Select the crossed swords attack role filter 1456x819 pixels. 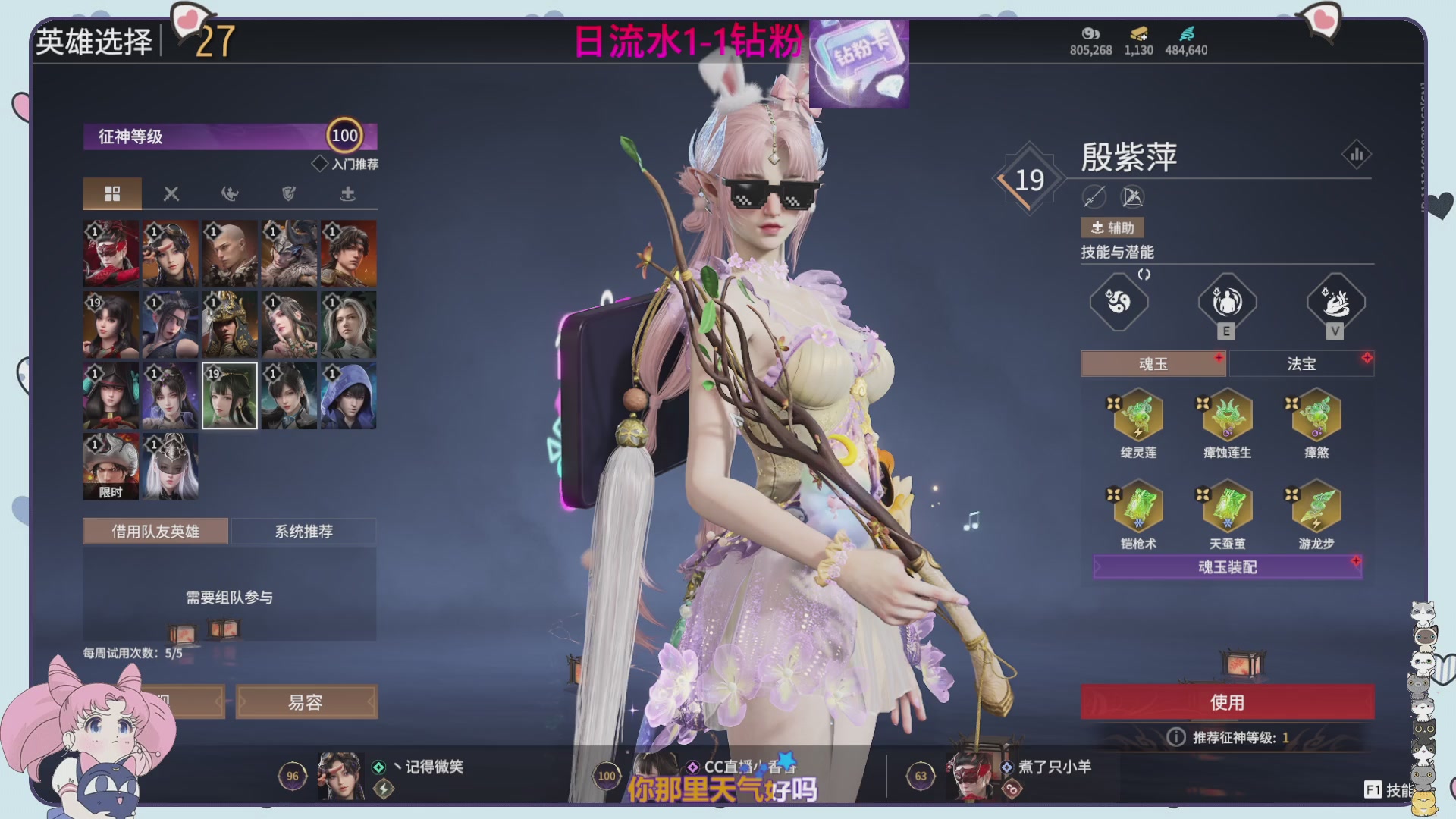point(171,193)
